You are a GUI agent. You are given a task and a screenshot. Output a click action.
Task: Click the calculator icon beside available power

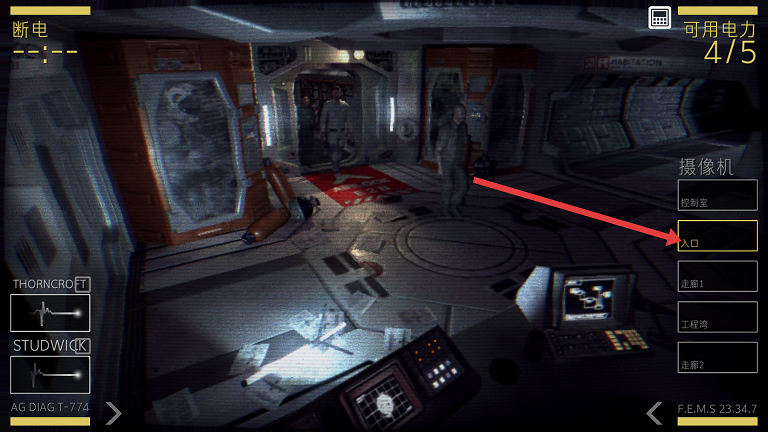[659, 17]
